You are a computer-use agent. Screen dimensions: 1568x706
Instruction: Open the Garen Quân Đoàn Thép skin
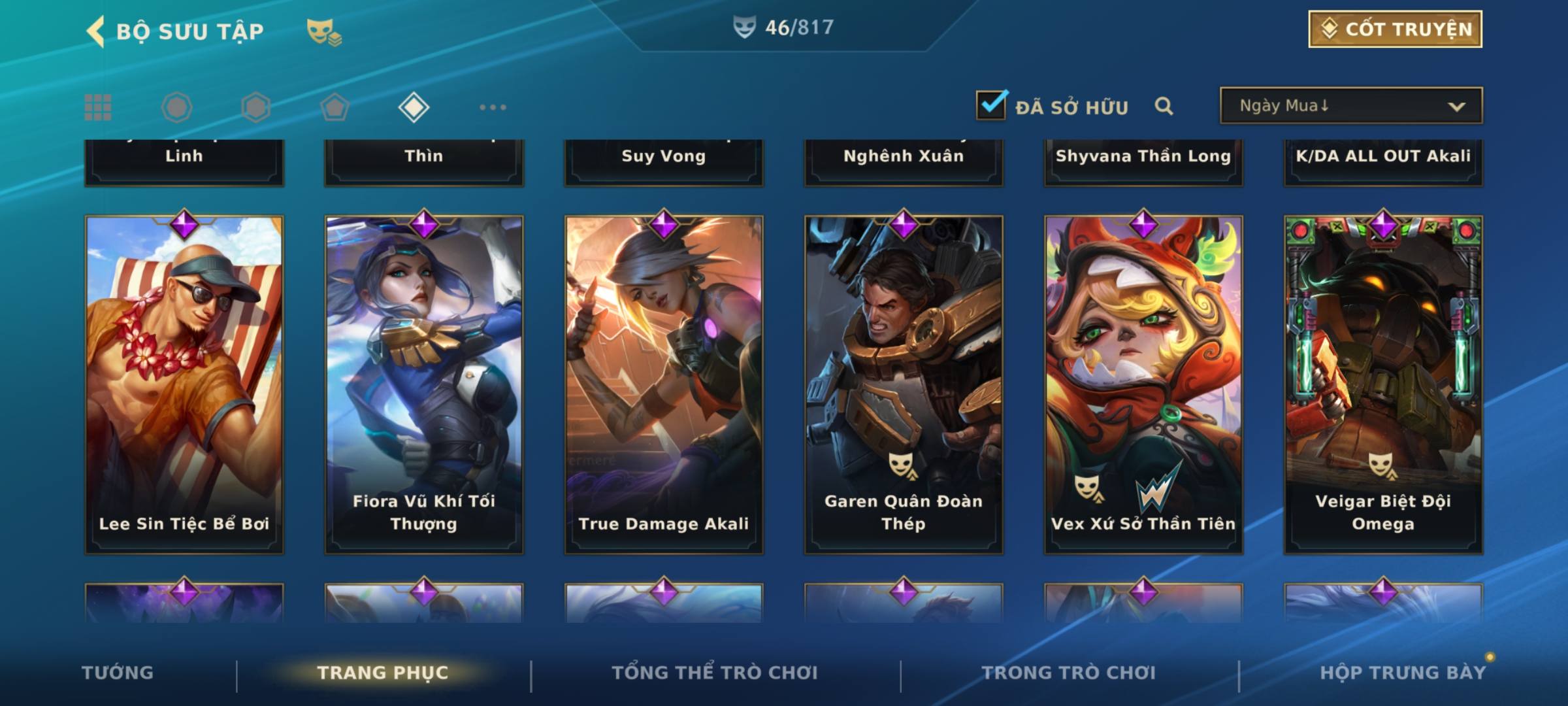click(x=904, y=384)
